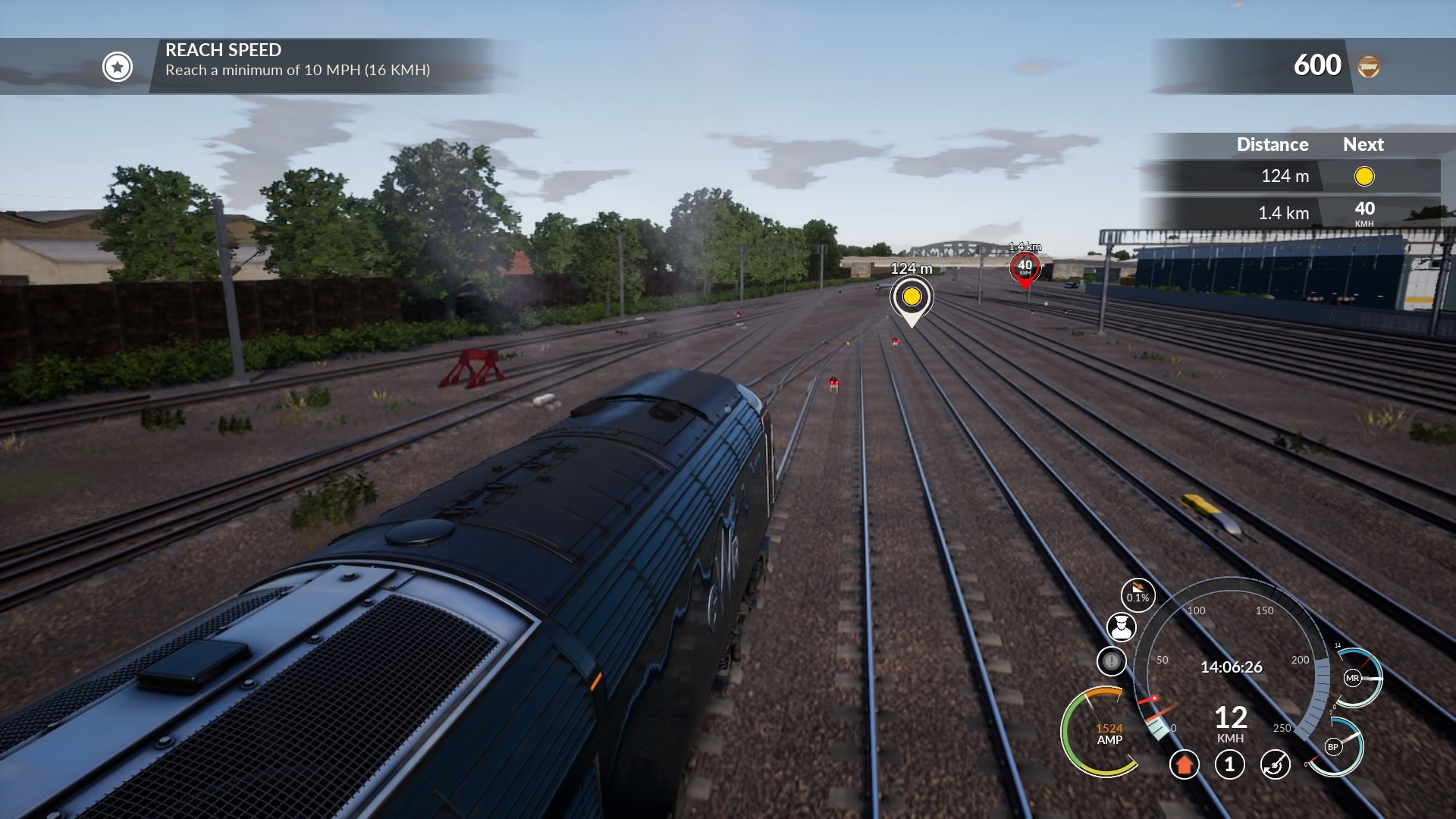Image resolution: width=1456 pixels, height=819 pixels.
Task: Click the score badge next to 600
Action: coord(1367,64)
